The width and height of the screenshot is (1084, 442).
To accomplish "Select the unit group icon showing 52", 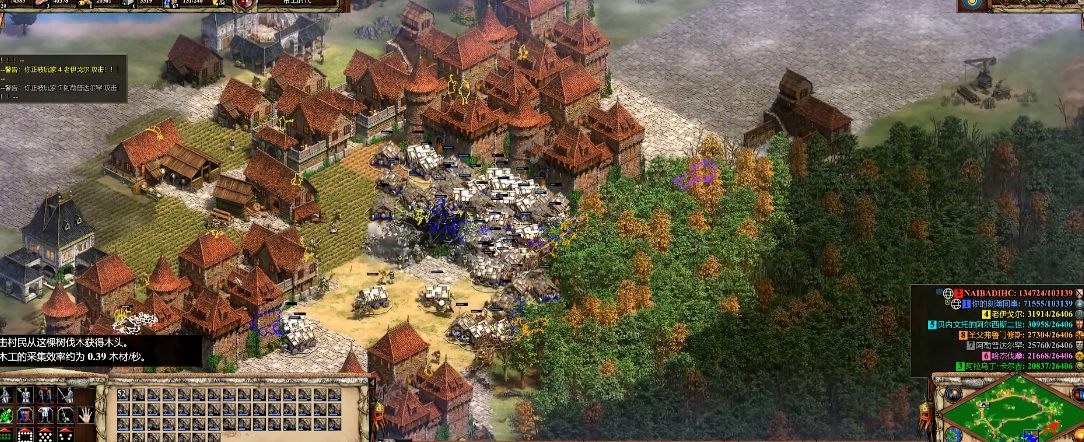I will (124, 396).
